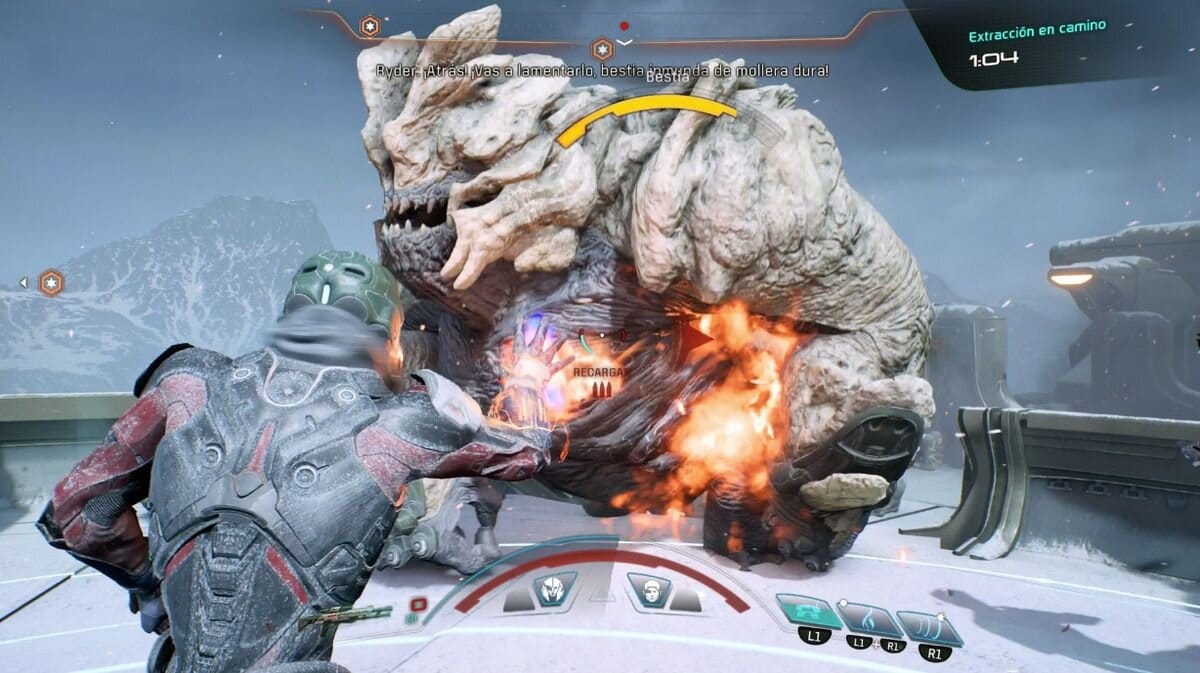Click the centre hexagon marker on the compass
The height and width of the screenshot is (673, 1200).
[x=602, y=49]
